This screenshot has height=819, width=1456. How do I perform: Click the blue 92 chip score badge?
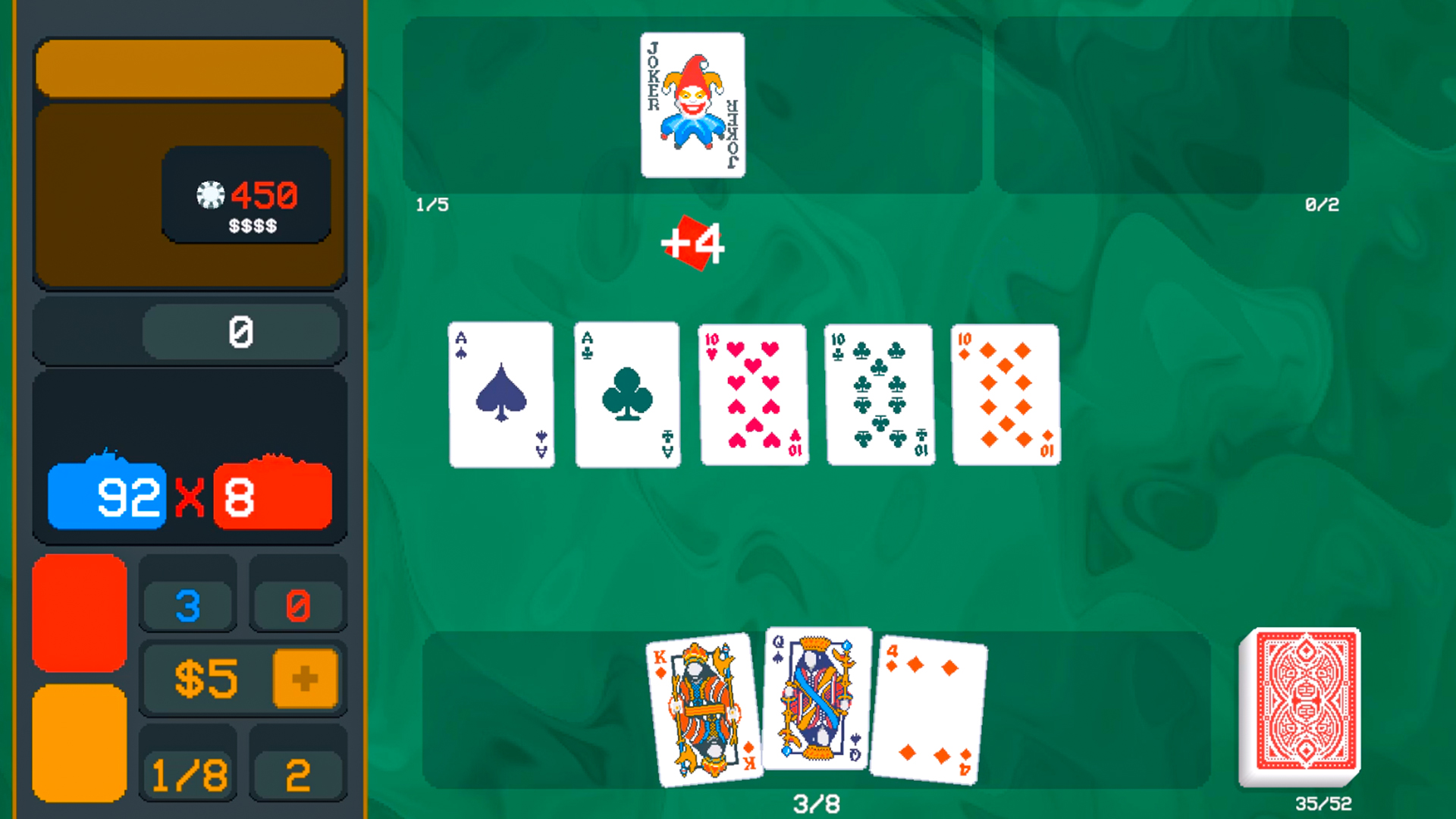coord(107,497)
